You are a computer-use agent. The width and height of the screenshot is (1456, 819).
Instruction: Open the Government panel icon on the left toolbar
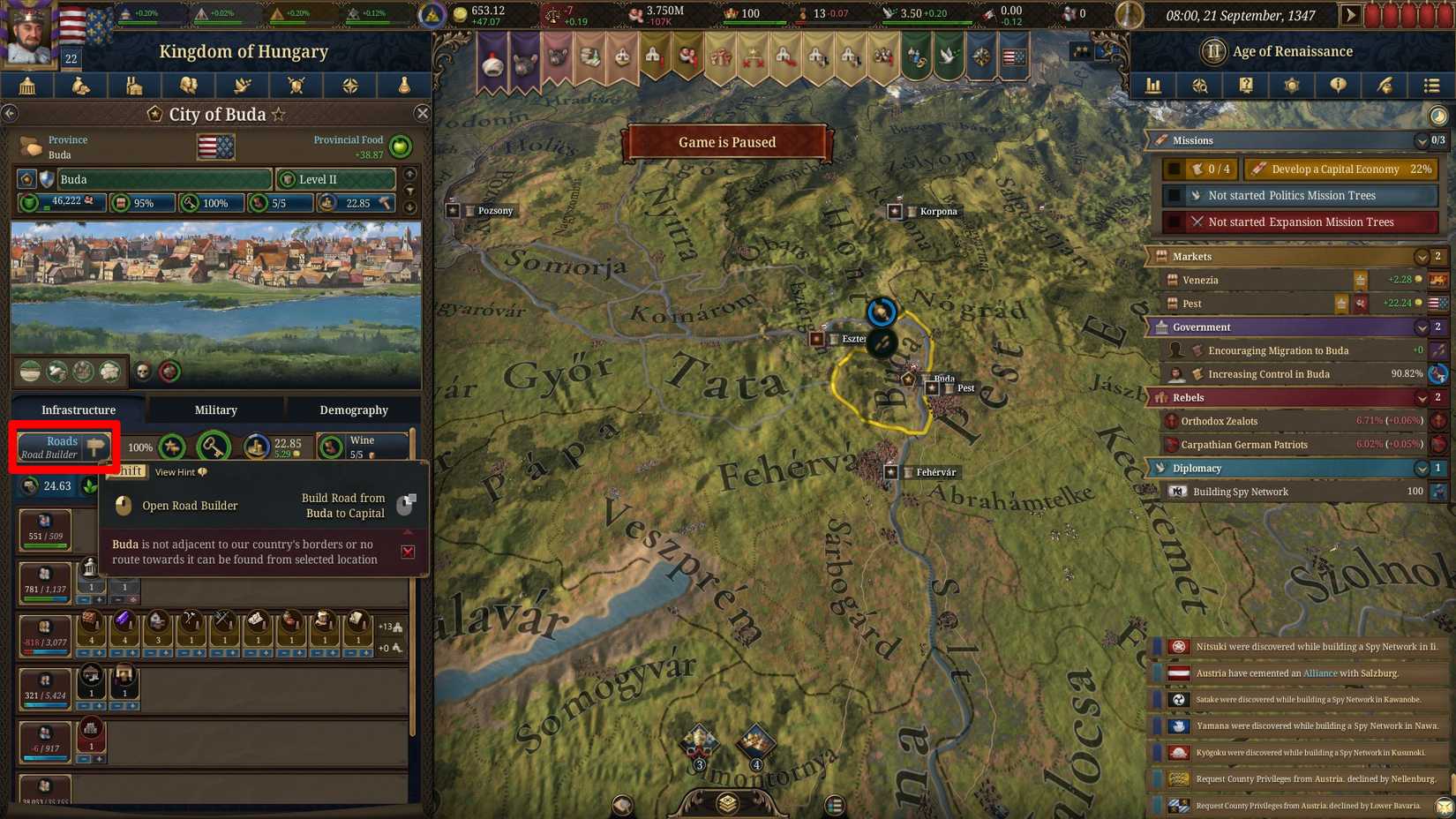point(29,86)
